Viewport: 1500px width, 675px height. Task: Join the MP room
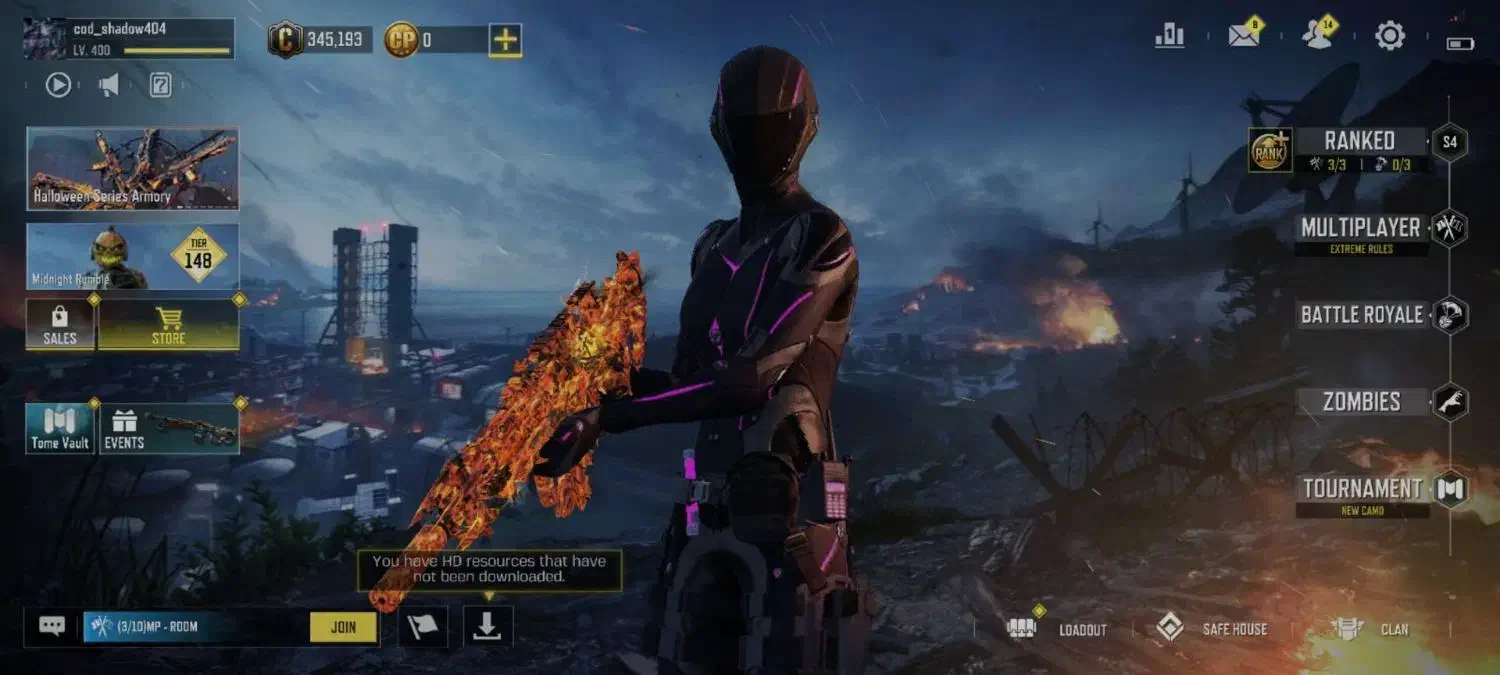tap(343, 627)
